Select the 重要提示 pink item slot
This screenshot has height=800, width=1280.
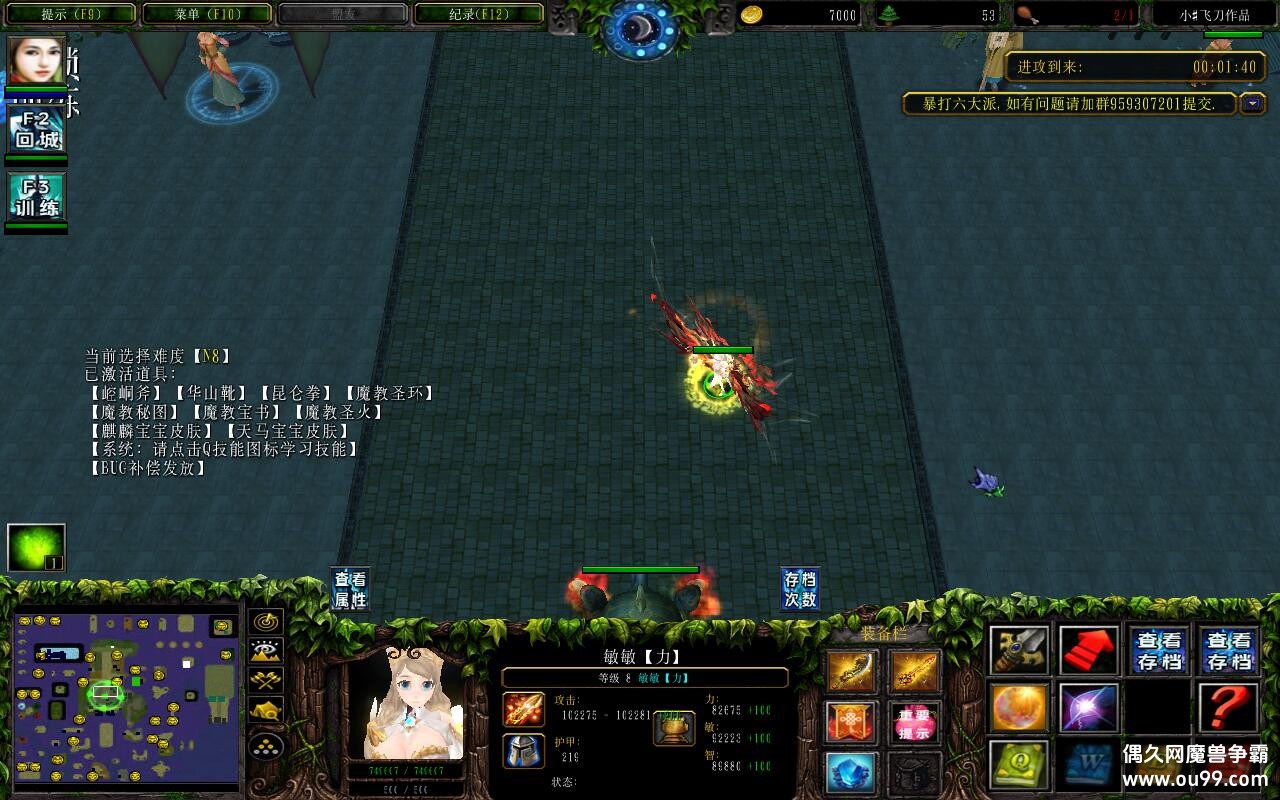914,722
